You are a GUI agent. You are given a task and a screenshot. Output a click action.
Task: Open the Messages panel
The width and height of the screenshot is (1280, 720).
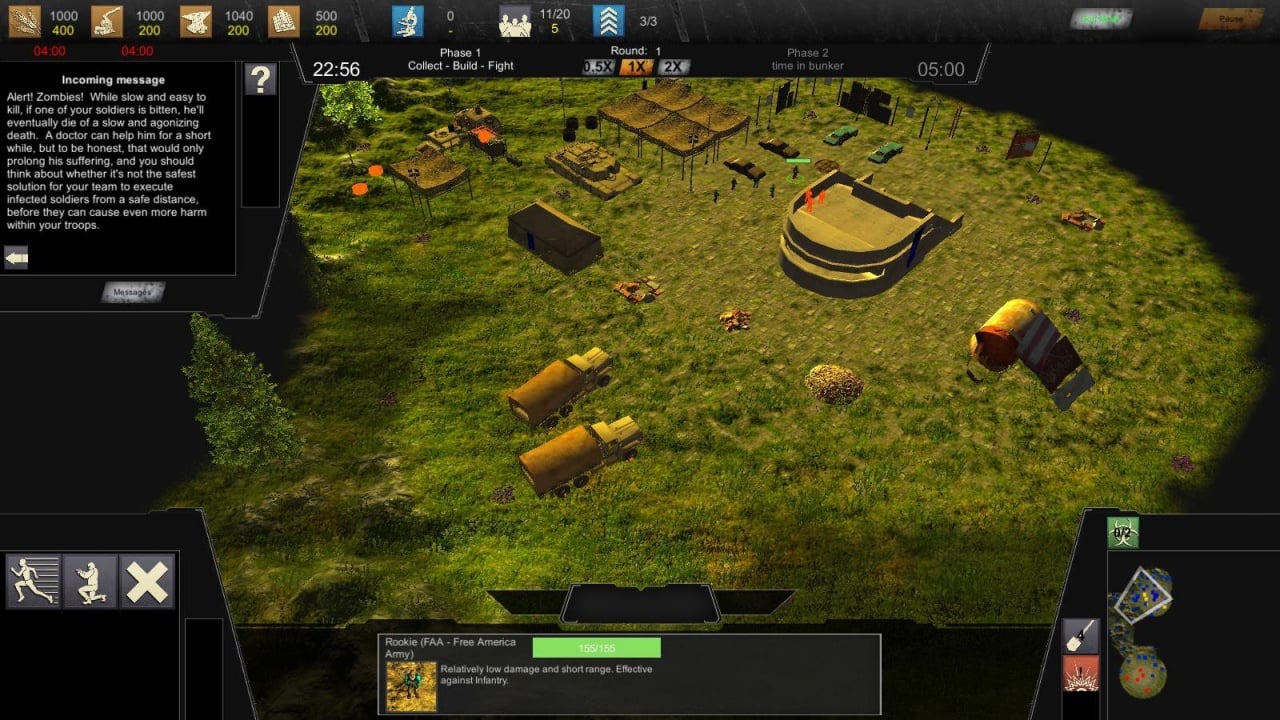tap(133, 292)
